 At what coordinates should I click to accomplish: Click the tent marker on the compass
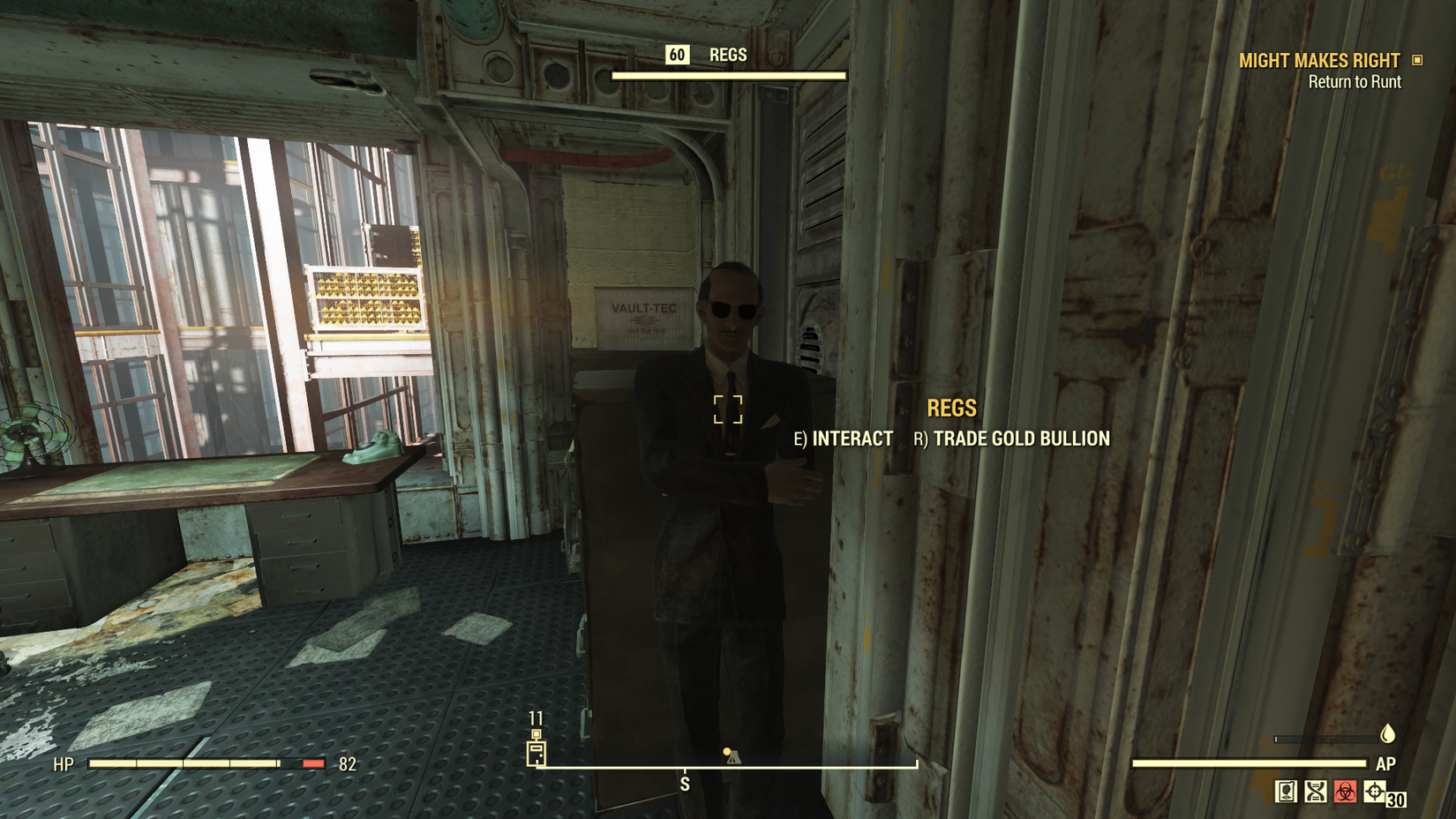(x=732, y=756)
